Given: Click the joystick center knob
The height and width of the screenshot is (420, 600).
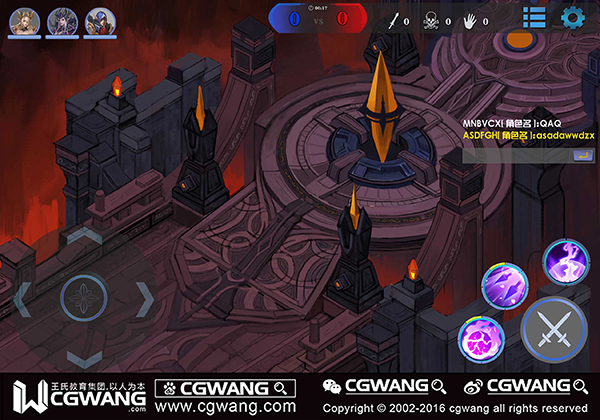Looking at the screenshot, I should [x=84, y=297].
